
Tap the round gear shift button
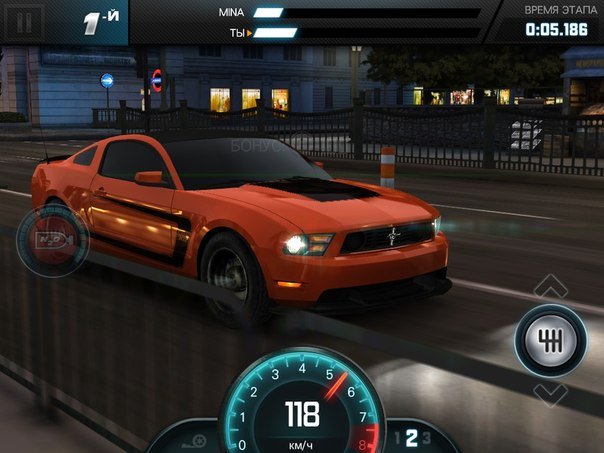550,340
